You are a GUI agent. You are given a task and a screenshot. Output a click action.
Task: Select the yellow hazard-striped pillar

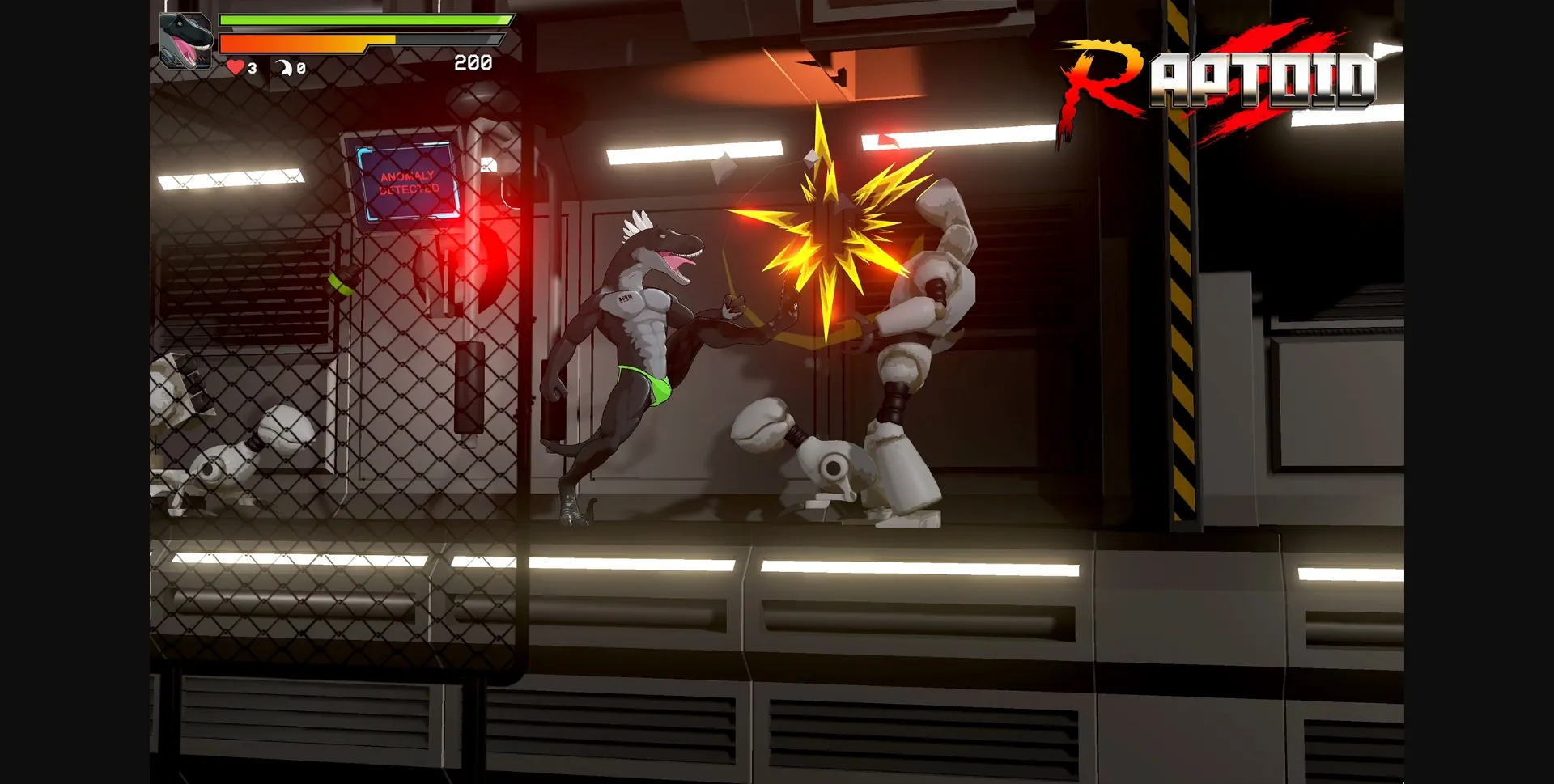point(1182,324)
